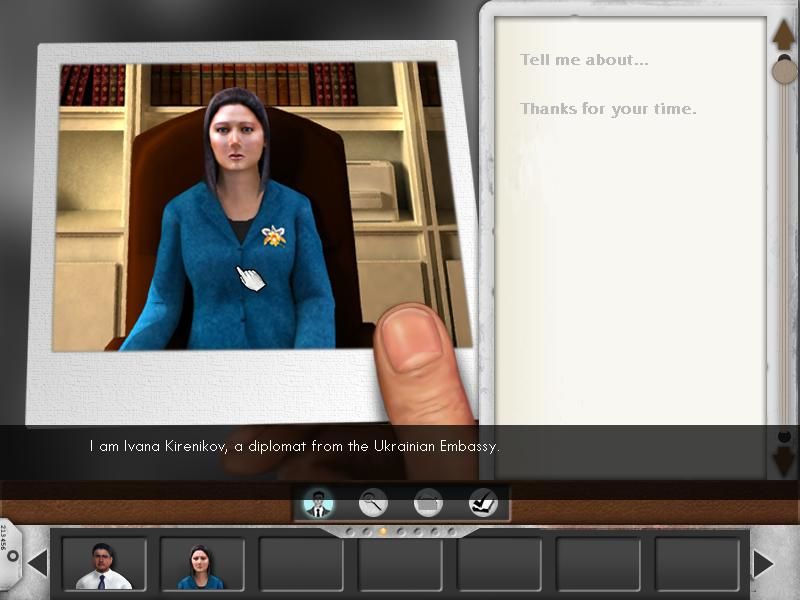Click the left arrow of the portrait tray
The height and width of the screenshot is (600, 800).
tap(38, 564)
